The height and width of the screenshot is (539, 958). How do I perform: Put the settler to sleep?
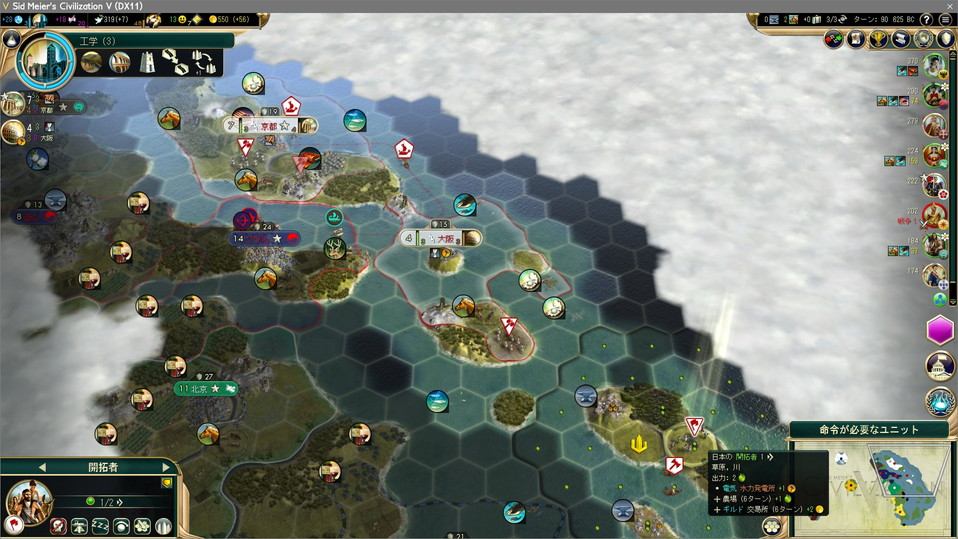100,526
